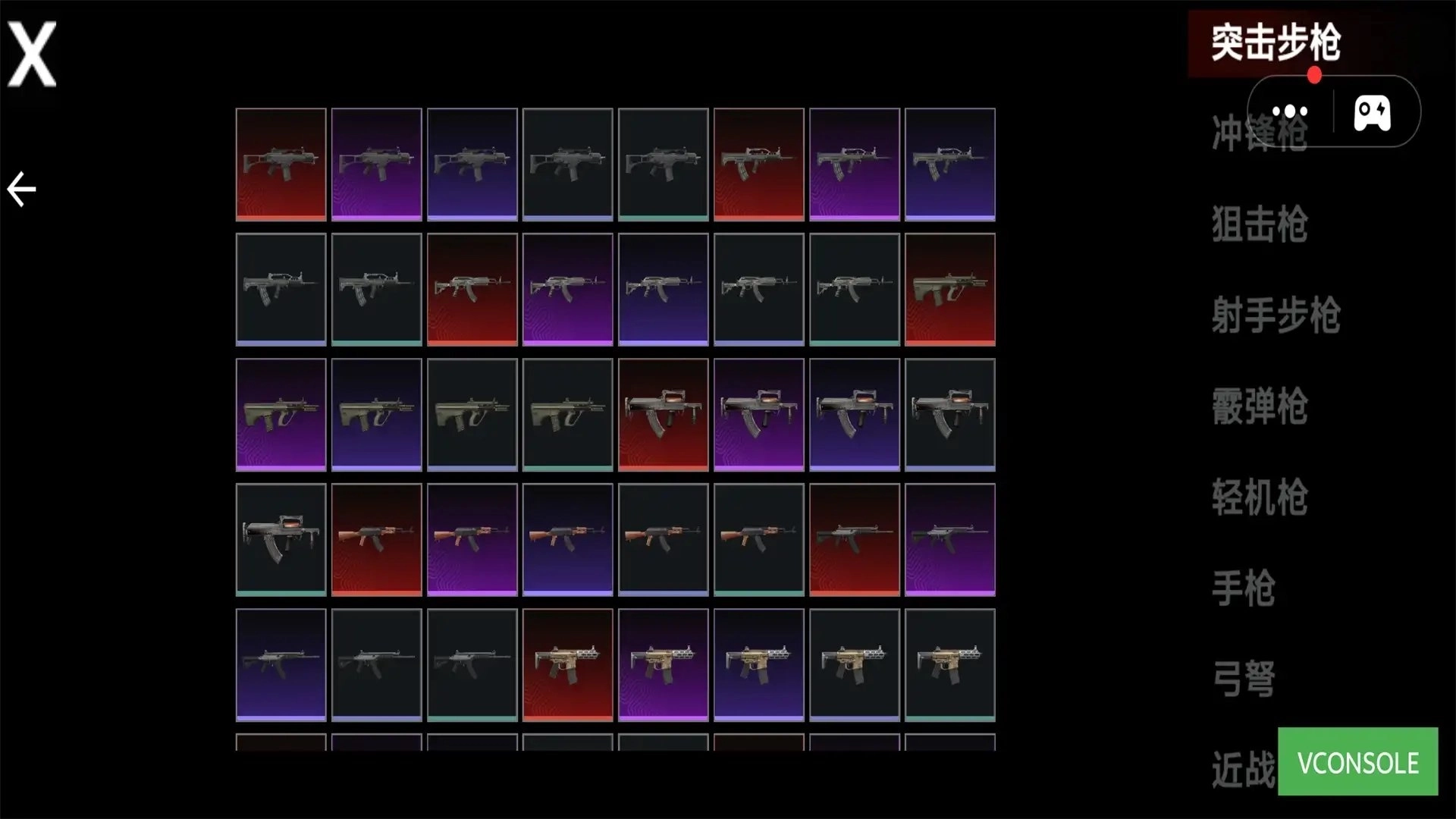Open the three-dots overlay menu
The width and height of the screenshot is (1456, 819).
pyautogui.click(x=1290, y=112)
